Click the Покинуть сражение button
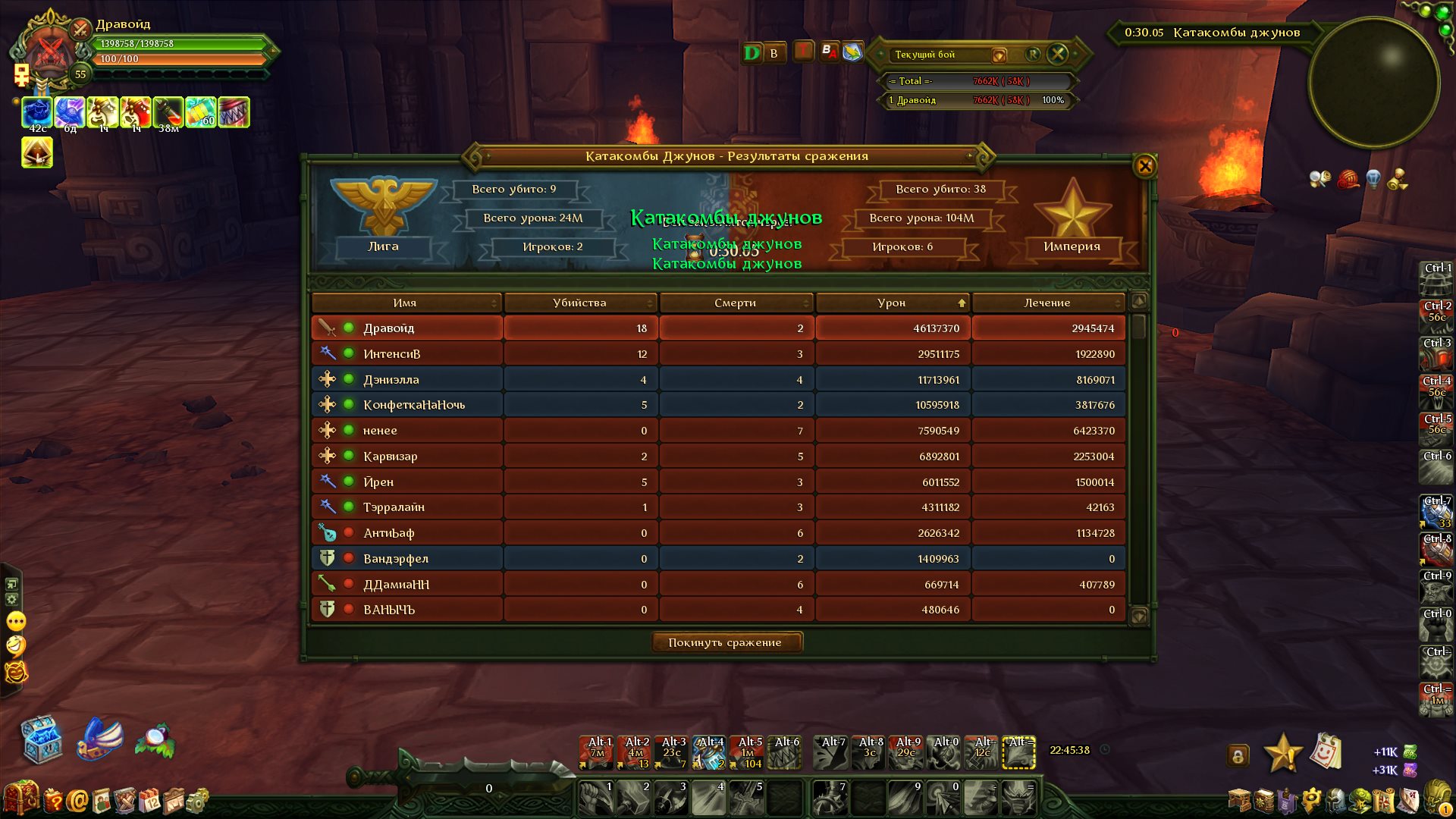 [725, 642]
